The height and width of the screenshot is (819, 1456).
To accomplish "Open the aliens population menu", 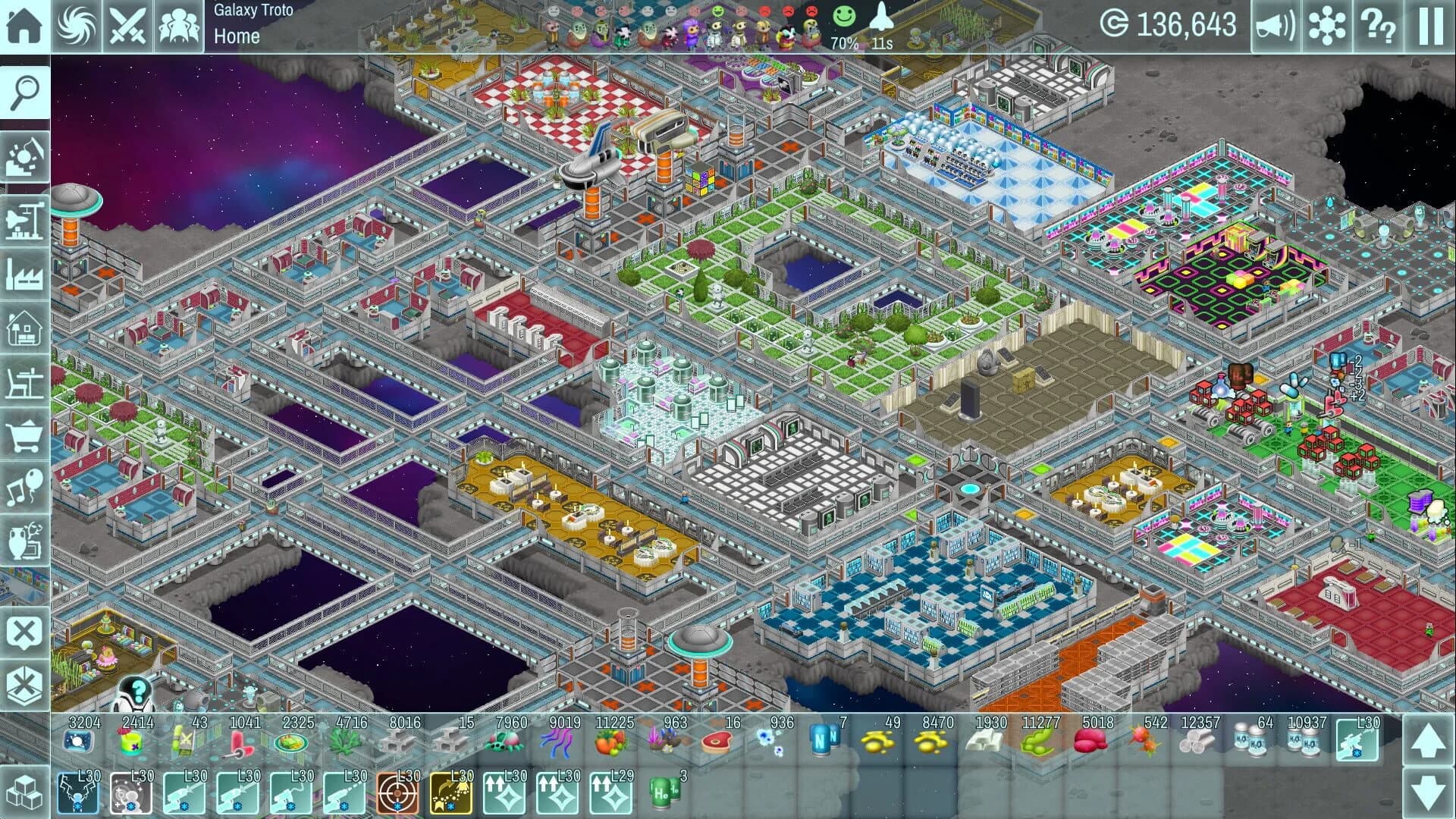I will (180, 24).
